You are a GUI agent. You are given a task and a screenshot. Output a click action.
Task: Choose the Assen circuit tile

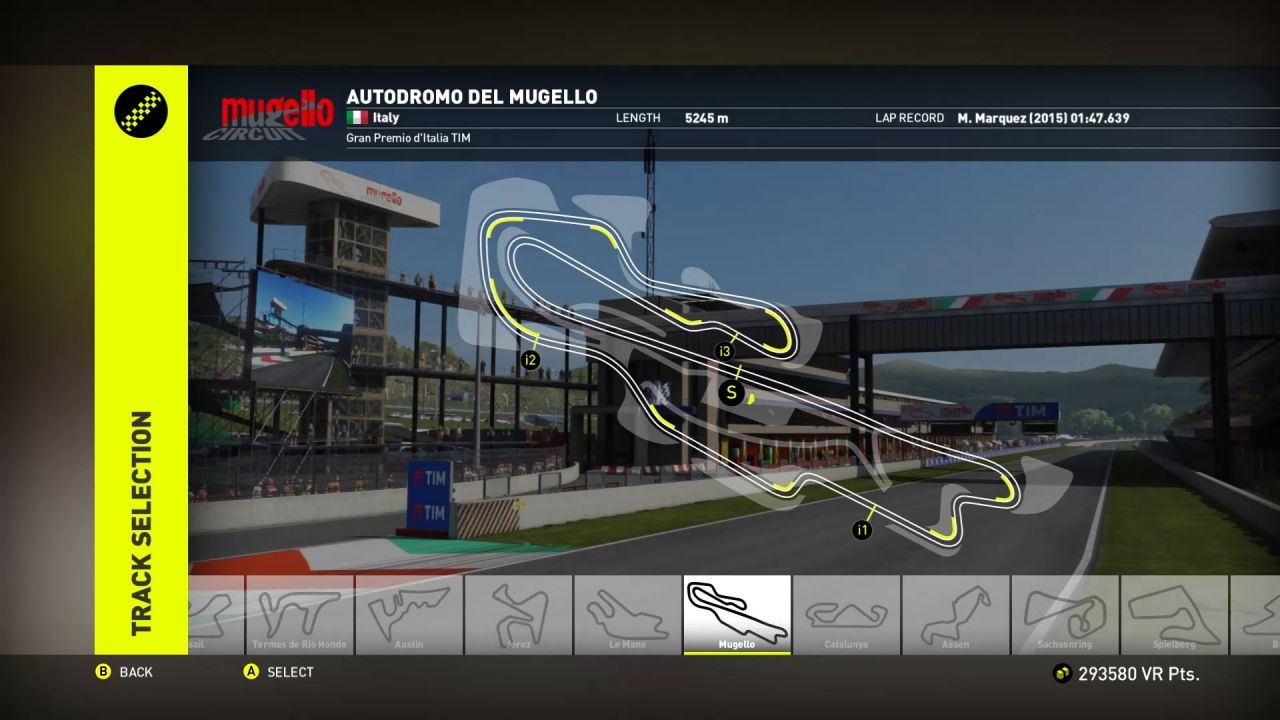pyautogui.click(x=955, y=614)
